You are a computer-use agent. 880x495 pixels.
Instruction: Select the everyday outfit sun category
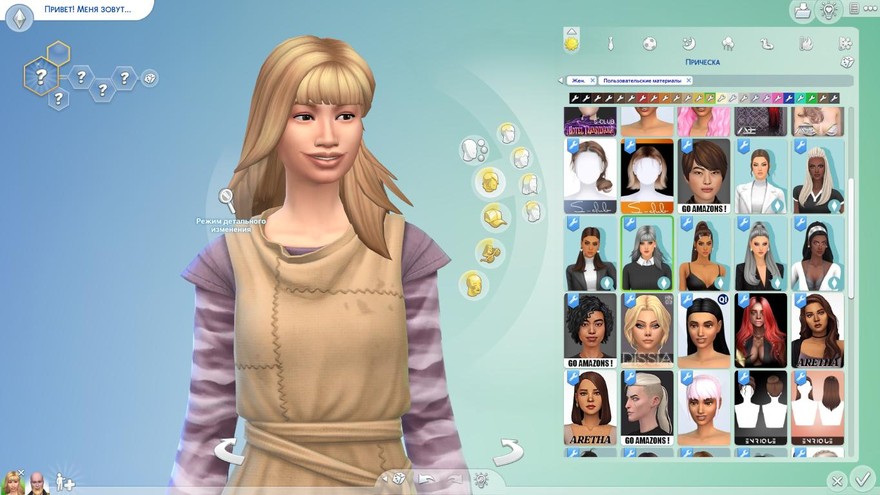(x=572, y=44)
